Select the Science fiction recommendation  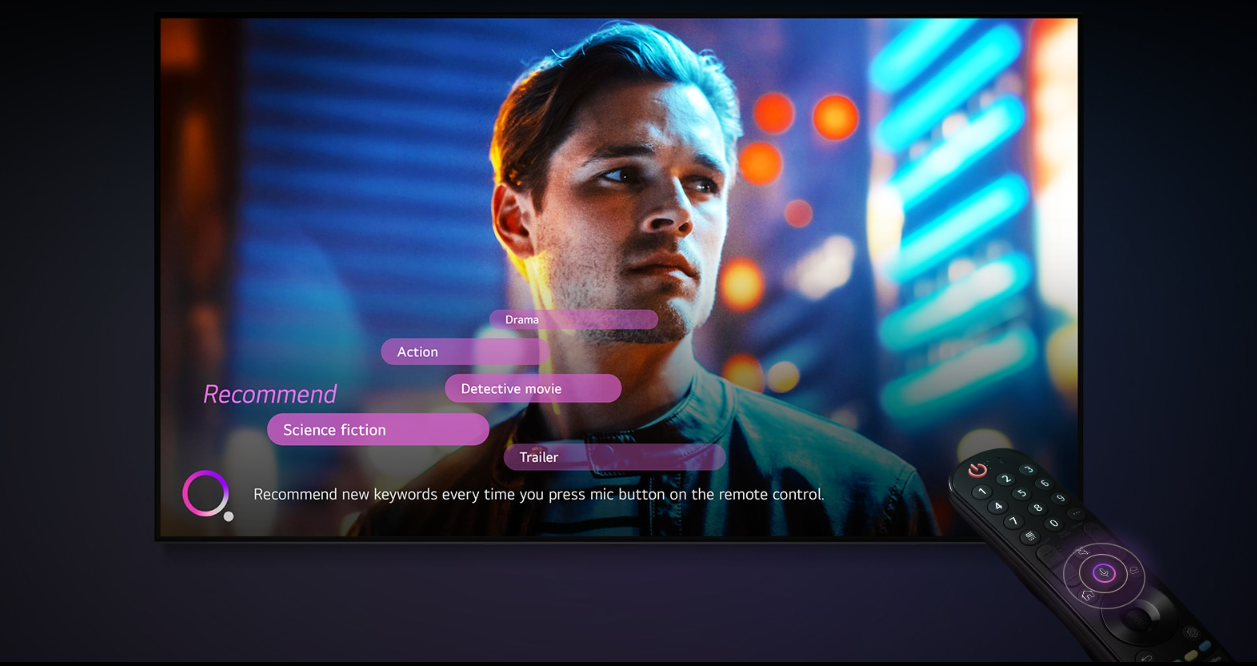(x=377, y=430)
